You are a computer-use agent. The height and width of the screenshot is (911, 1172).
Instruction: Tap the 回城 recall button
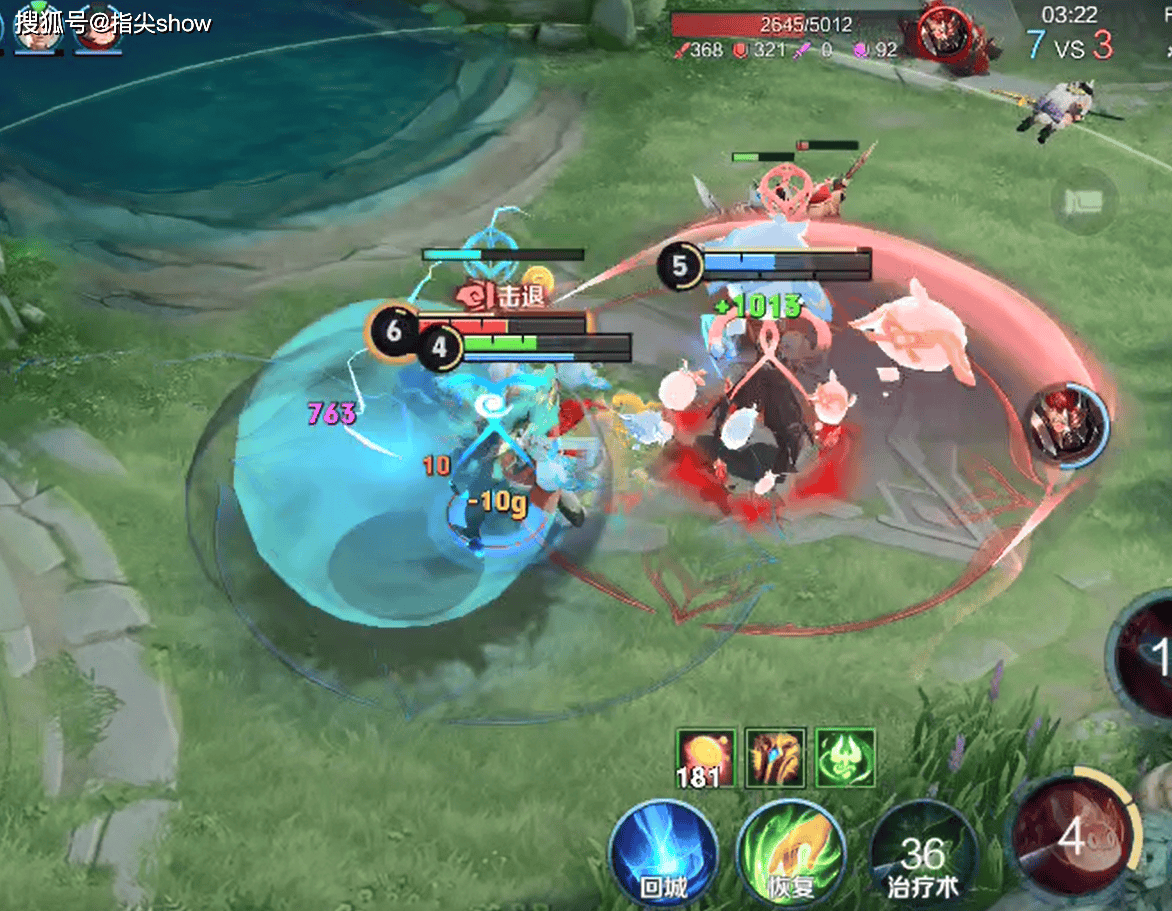[x=663, y=852]
